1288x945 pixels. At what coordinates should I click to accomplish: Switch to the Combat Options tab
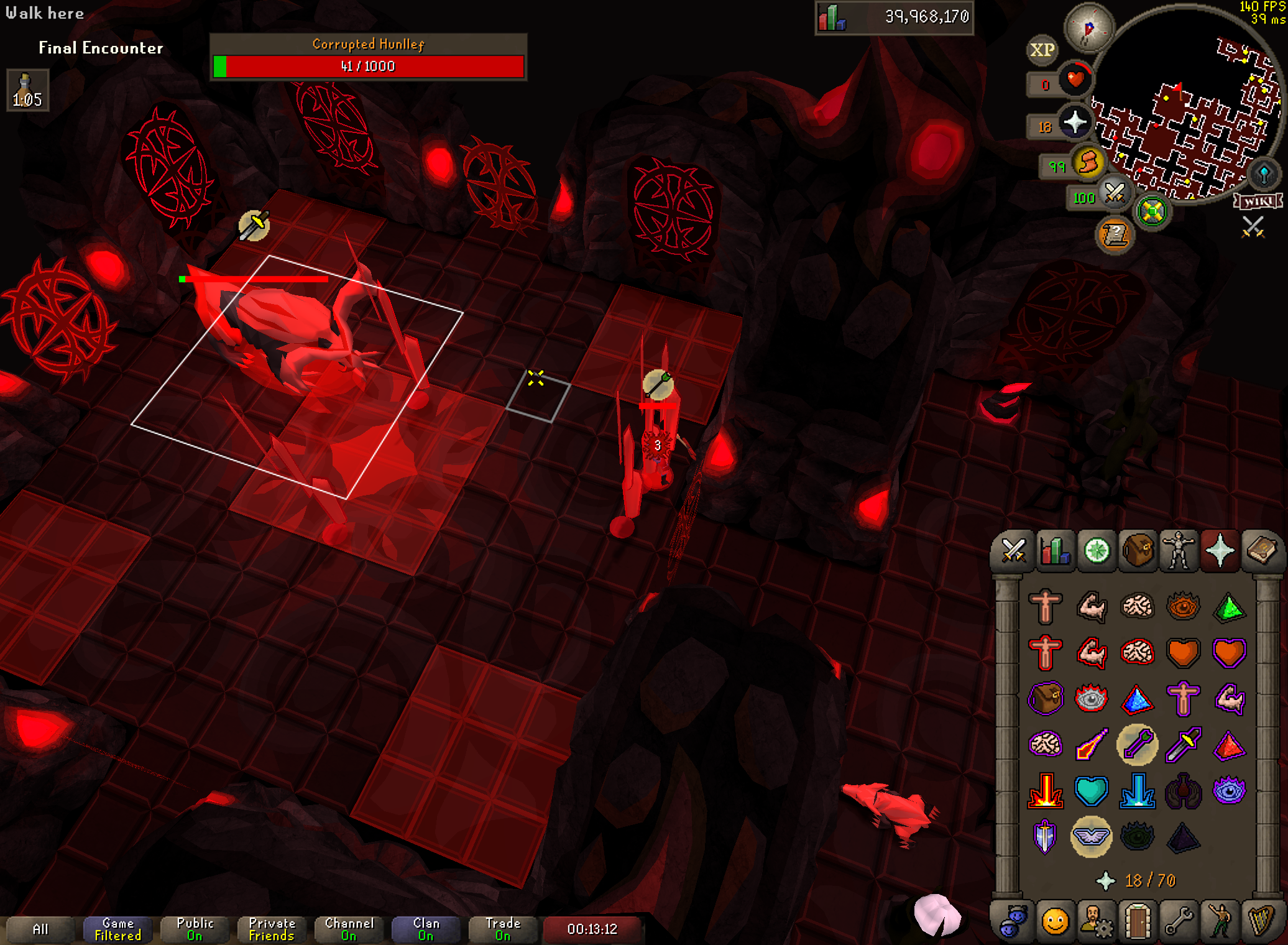click(1013, 551)
